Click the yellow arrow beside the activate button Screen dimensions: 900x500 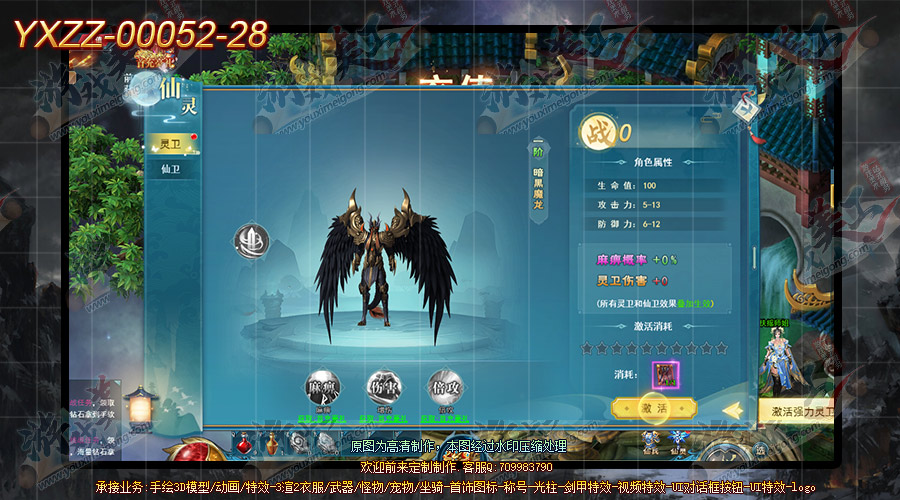(x=731, y=409)
